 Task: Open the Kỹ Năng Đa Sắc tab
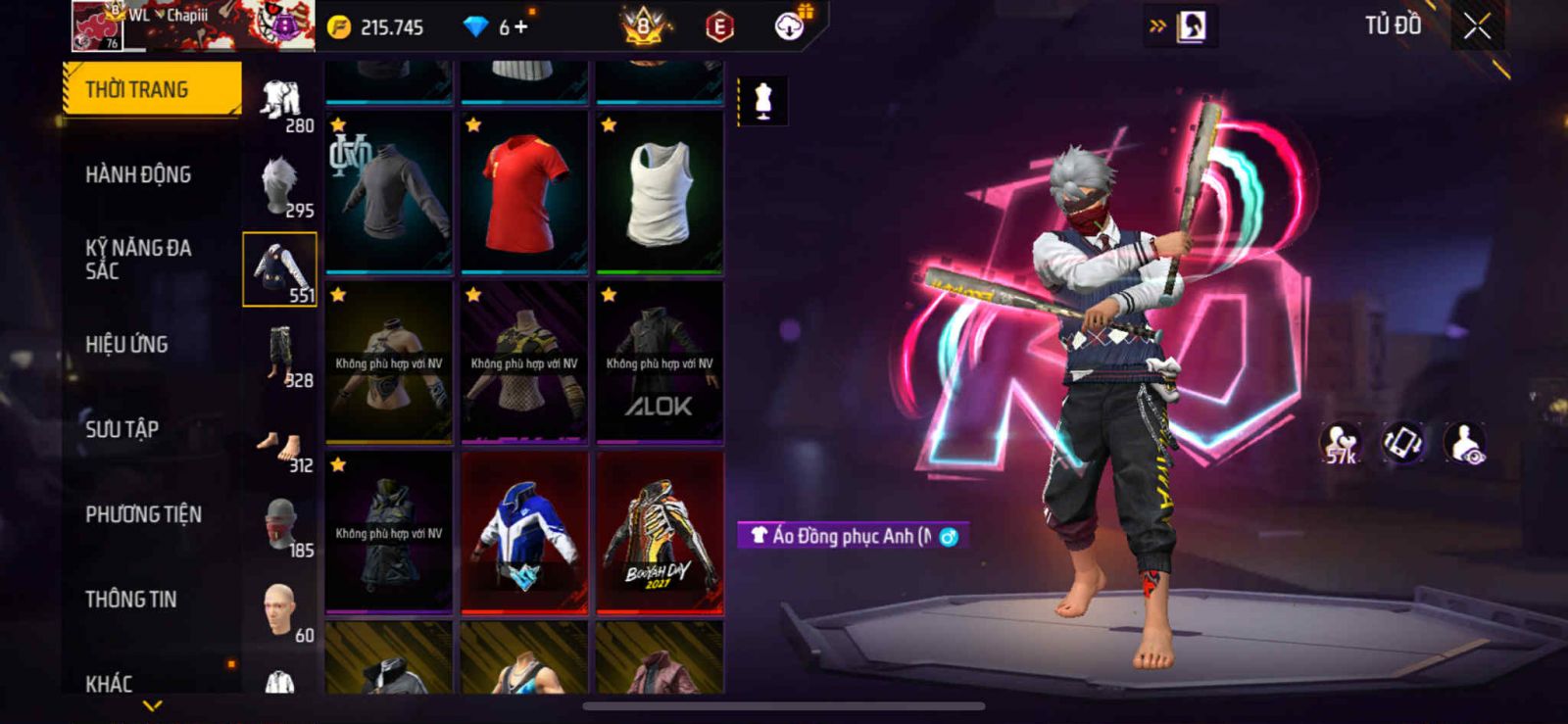point(138,260)
